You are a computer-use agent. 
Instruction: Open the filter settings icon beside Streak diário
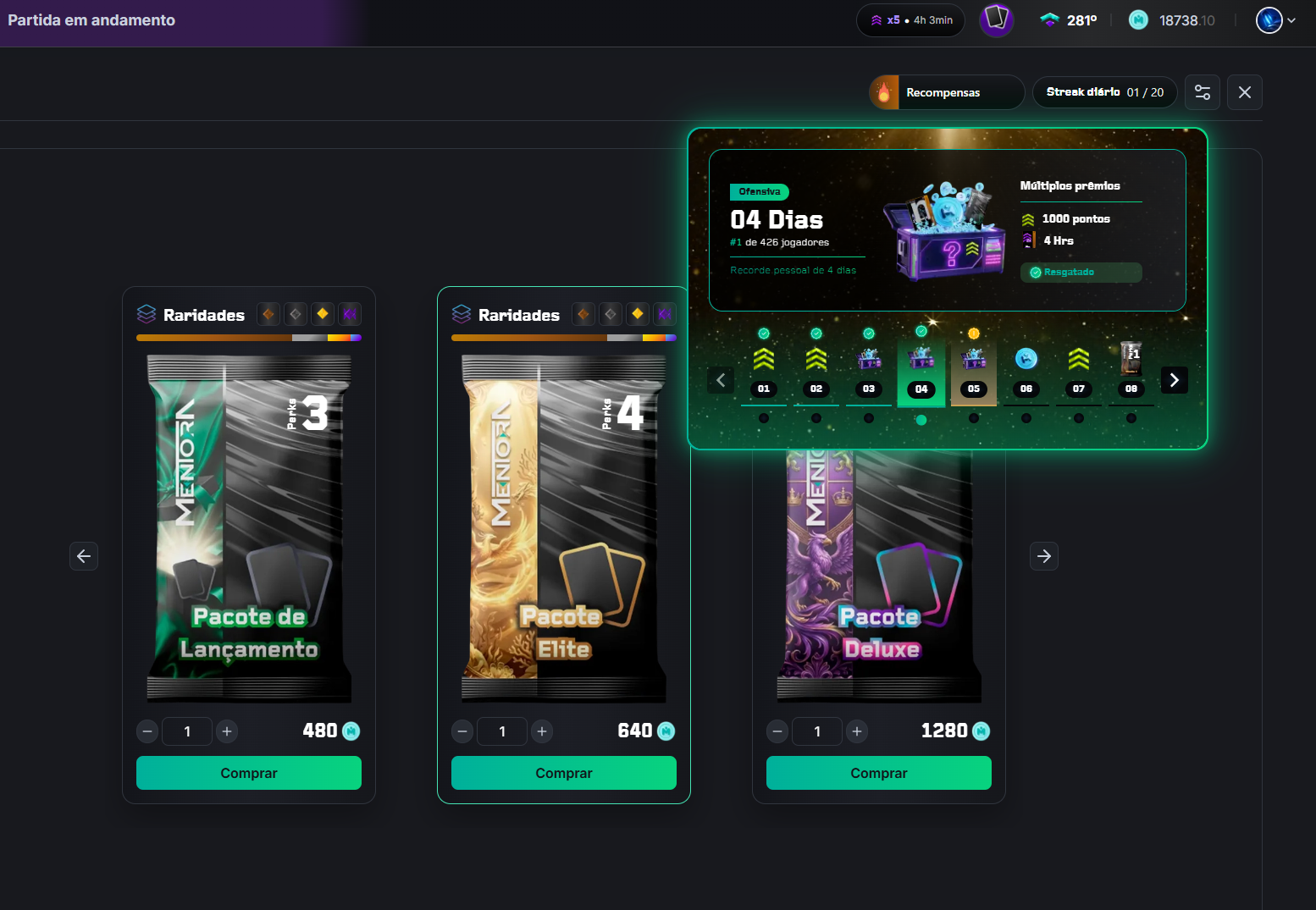coord(1203,92)
